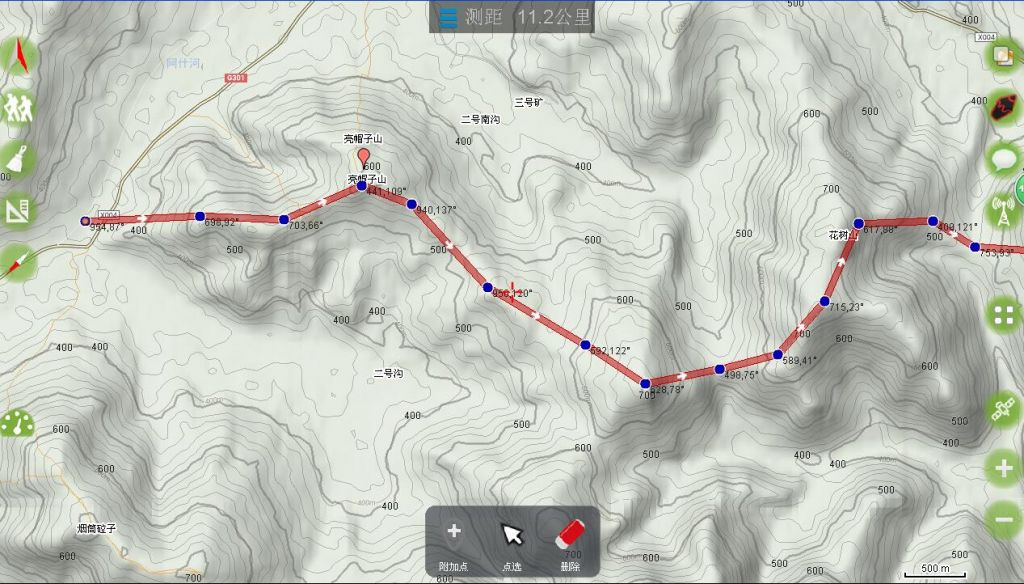
Task: Tap the red compass needle icon
Action: tap(18, 262)
